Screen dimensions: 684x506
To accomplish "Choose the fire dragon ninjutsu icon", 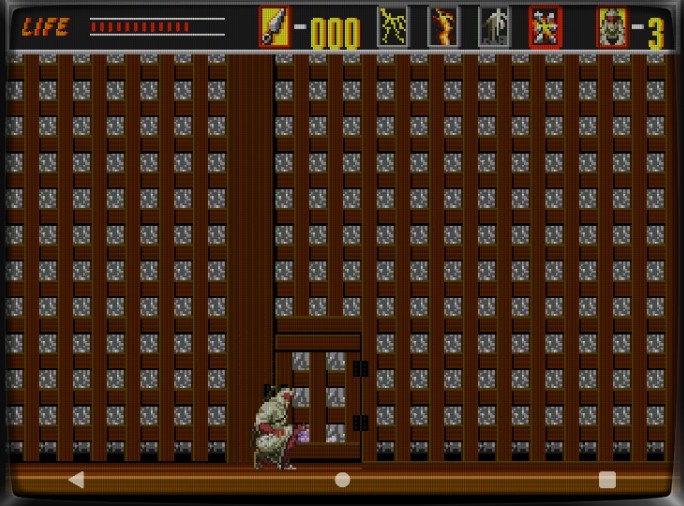I will coord(443,27).
